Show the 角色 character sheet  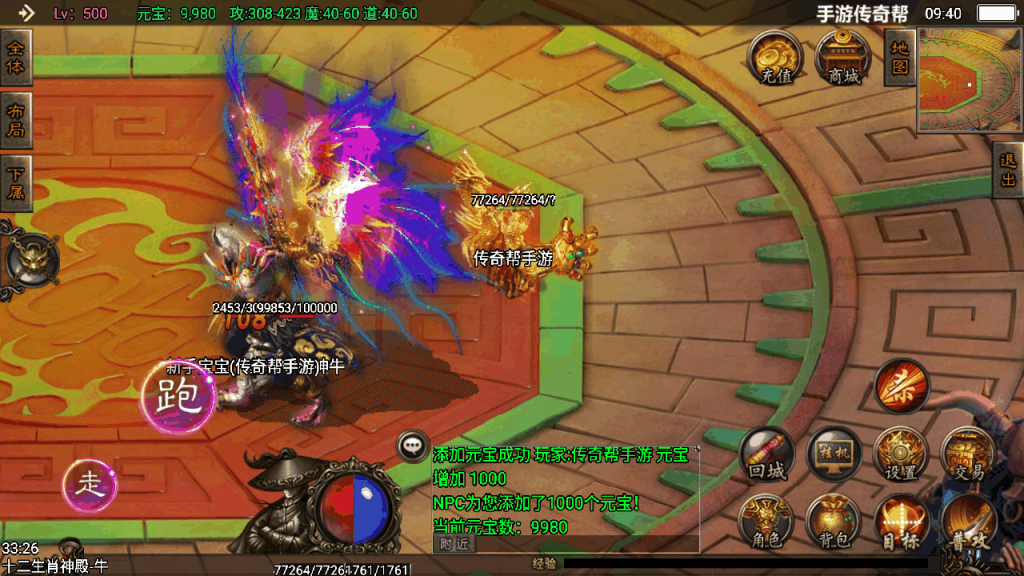767,522
